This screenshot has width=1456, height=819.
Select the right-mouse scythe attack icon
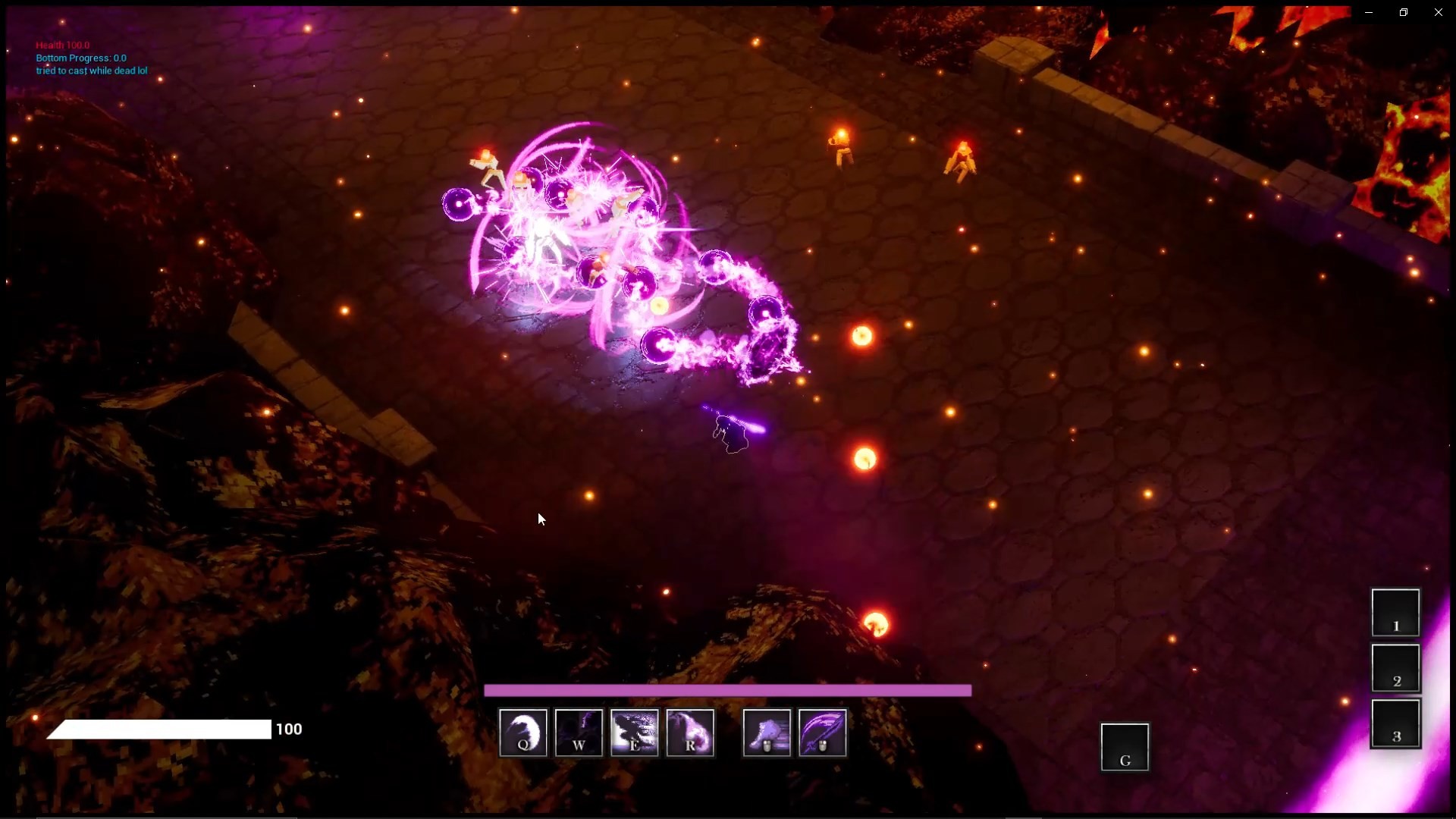tap(823, 733)
